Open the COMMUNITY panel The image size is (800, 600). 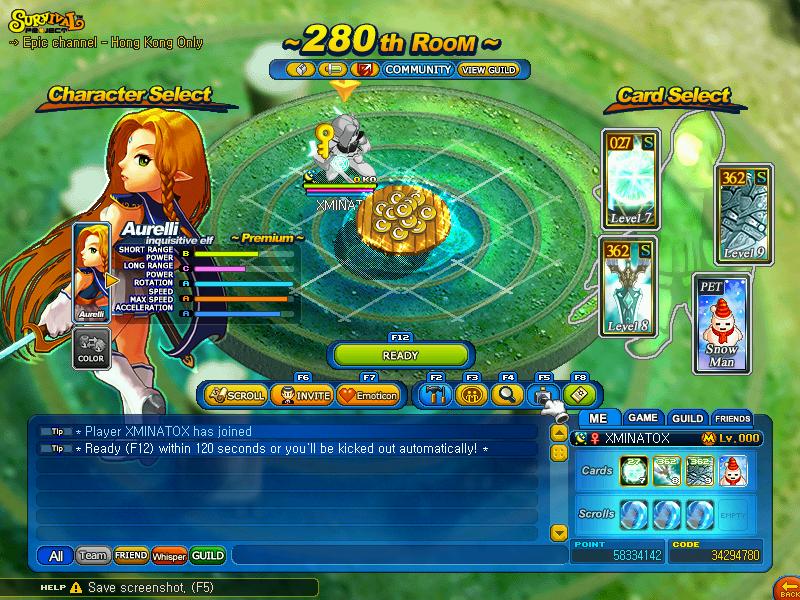[x=418, y=70]
